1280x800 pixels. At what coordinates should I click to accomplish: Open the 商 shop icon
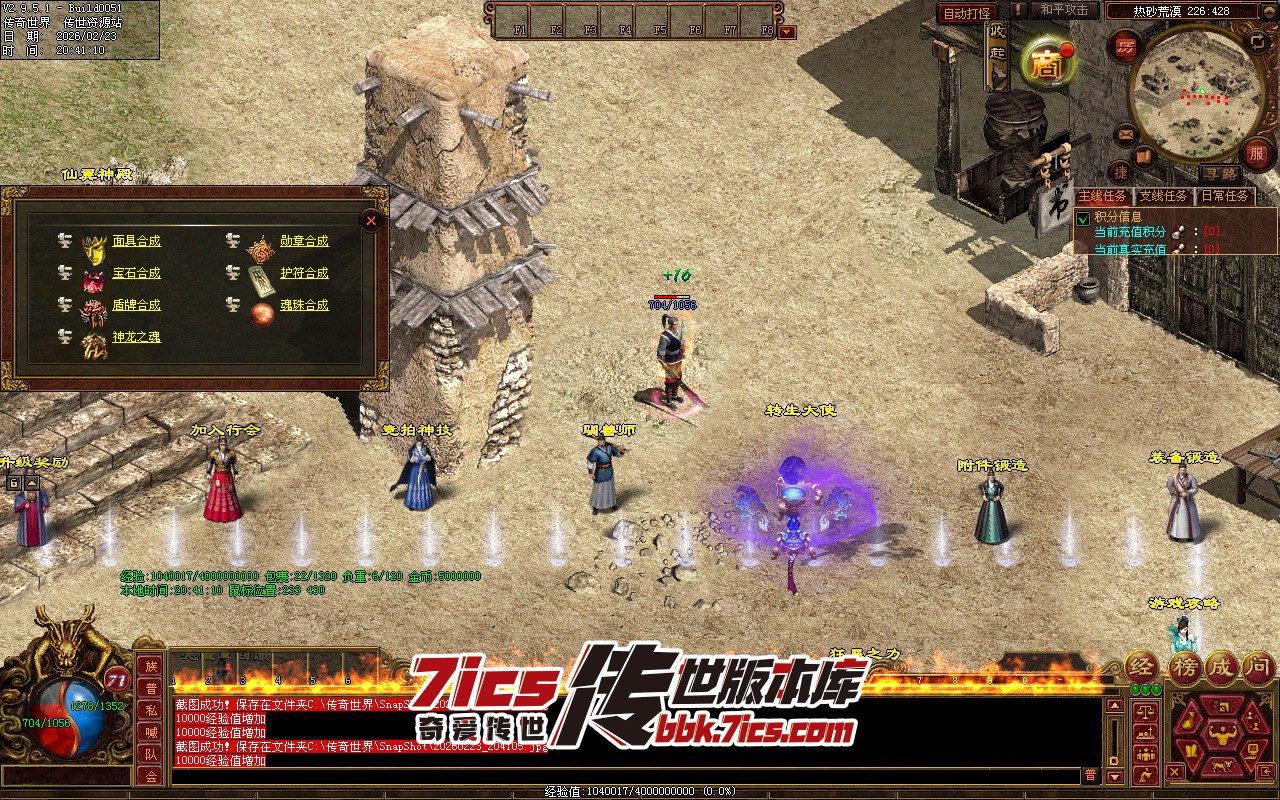(1047, 65)
